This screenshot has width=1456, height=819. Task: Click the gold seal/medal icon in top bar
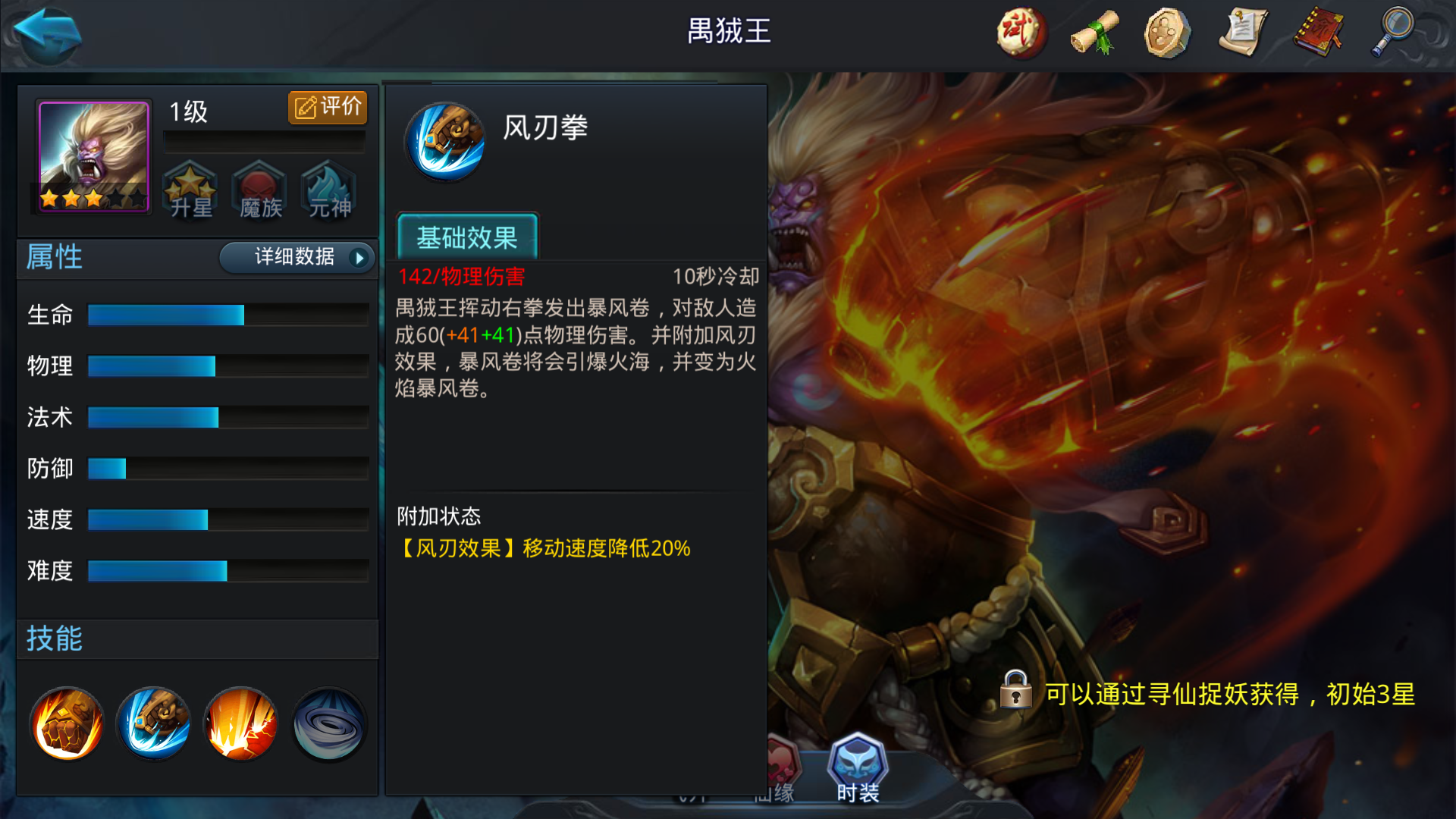pos(1168,34)
